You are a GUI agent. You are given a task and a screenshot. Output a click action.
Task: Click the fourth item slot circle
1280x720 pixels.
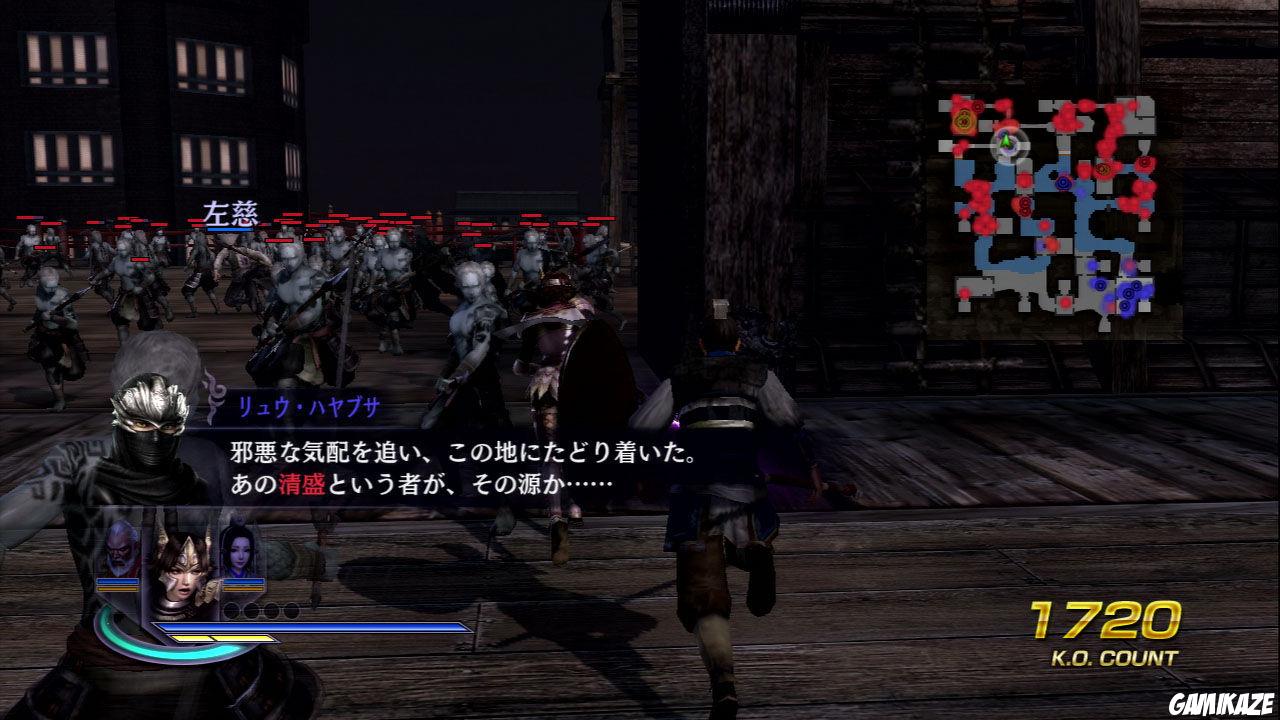pos(294,611)
